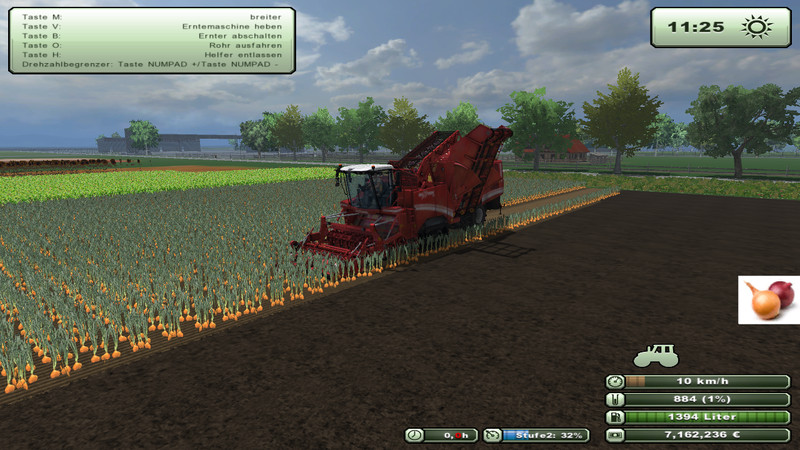The image size is (800, 450).
Task: Click the sun weather icon
Action: click(756, 27)
